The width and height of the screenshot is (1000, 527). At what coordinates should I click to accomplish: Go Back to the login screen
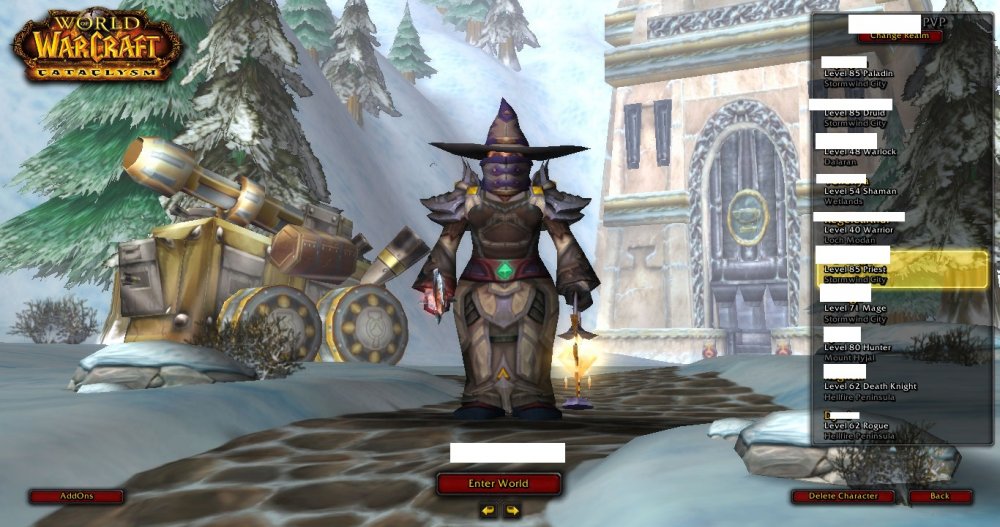click(x=940, y=496)
